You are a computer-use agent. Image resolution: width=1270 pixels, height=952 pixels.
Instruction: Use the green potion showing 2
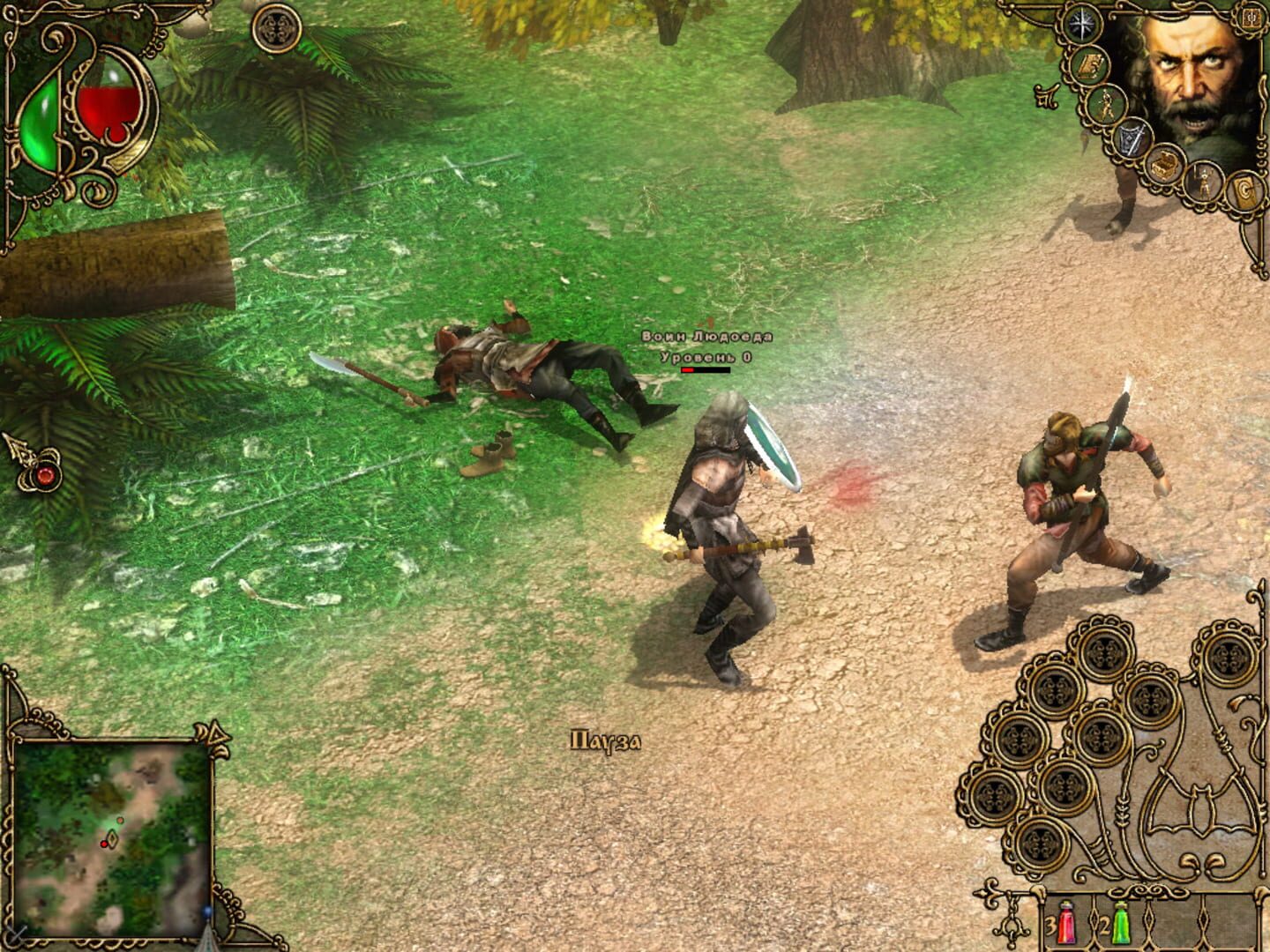click(1121, 923)
